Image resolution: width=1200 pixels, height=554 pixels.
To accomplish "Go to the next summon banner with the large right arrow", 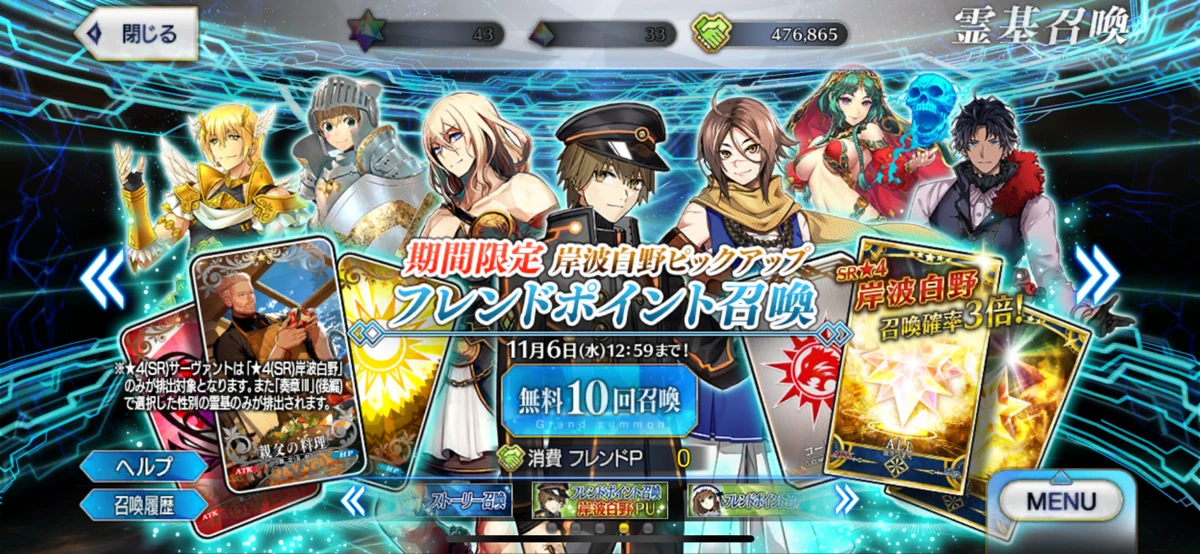I will point(1095,277).
